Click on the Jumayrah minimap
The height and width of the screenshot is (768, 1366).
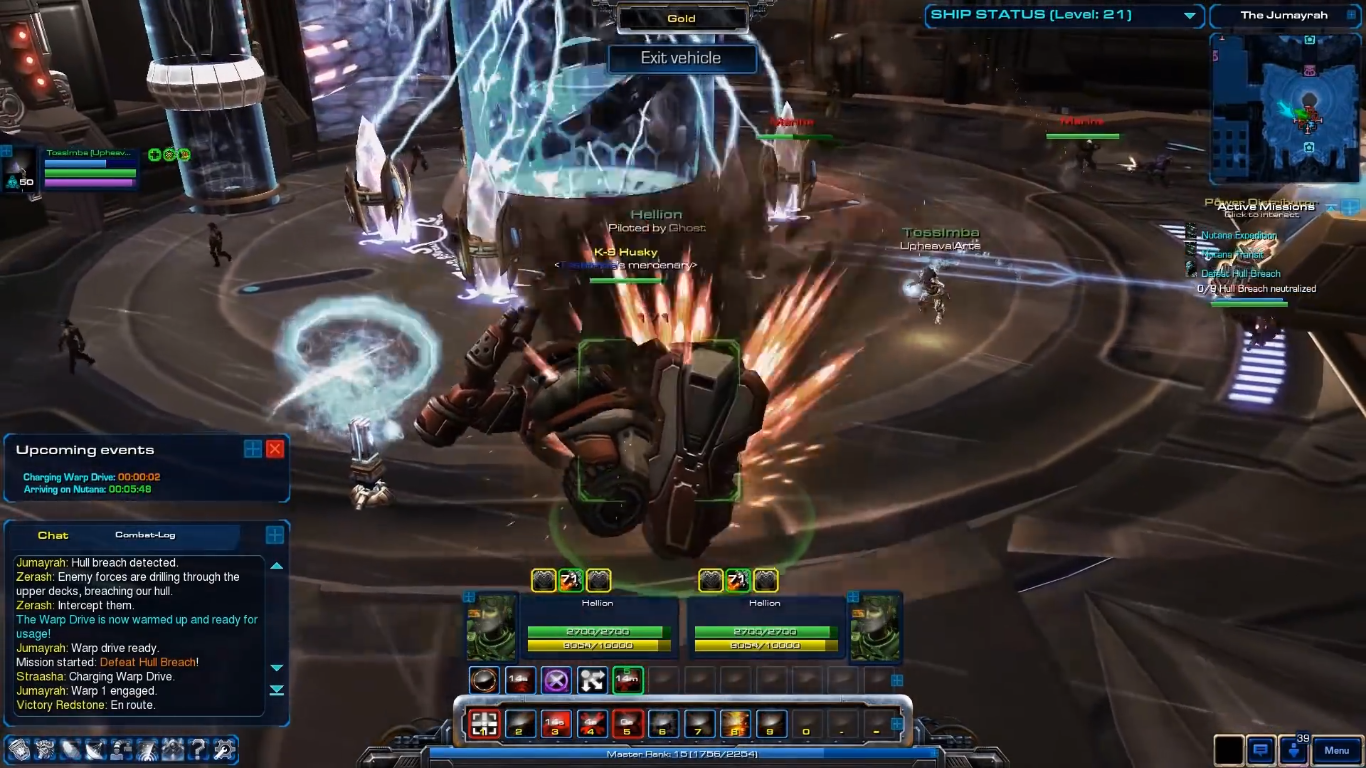pos(1284,108)
